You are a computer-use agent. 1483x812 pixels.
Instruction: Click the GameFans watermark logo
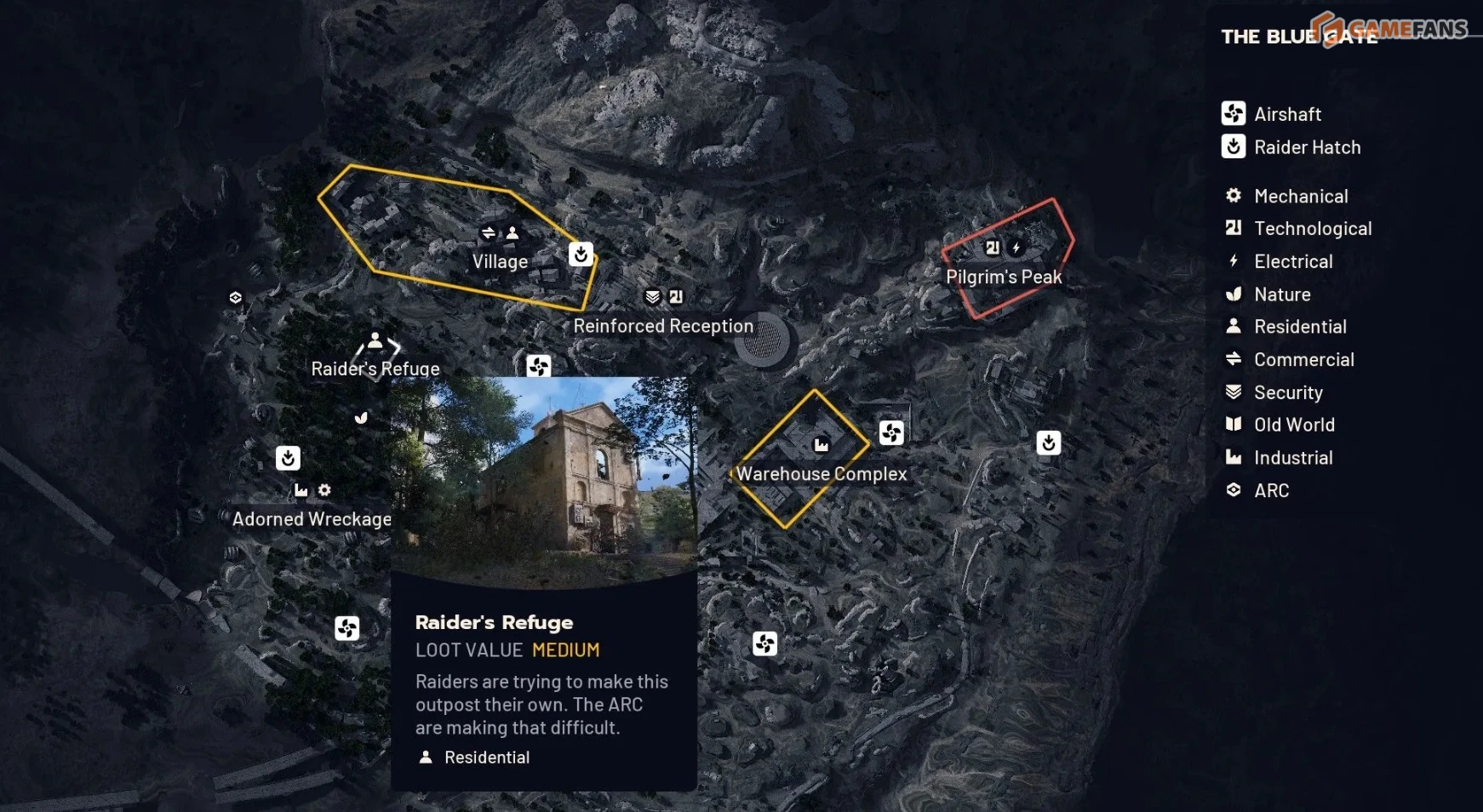[1389, 29]
